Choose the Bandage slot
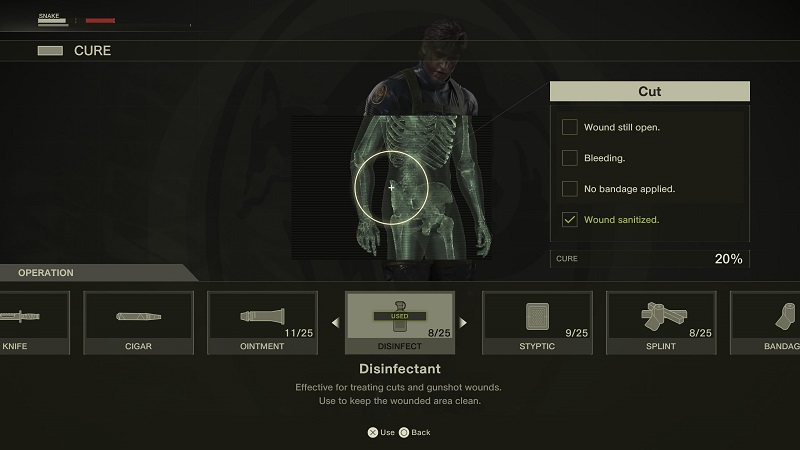Screen dimensions: 800x450 tap(766, 322)
